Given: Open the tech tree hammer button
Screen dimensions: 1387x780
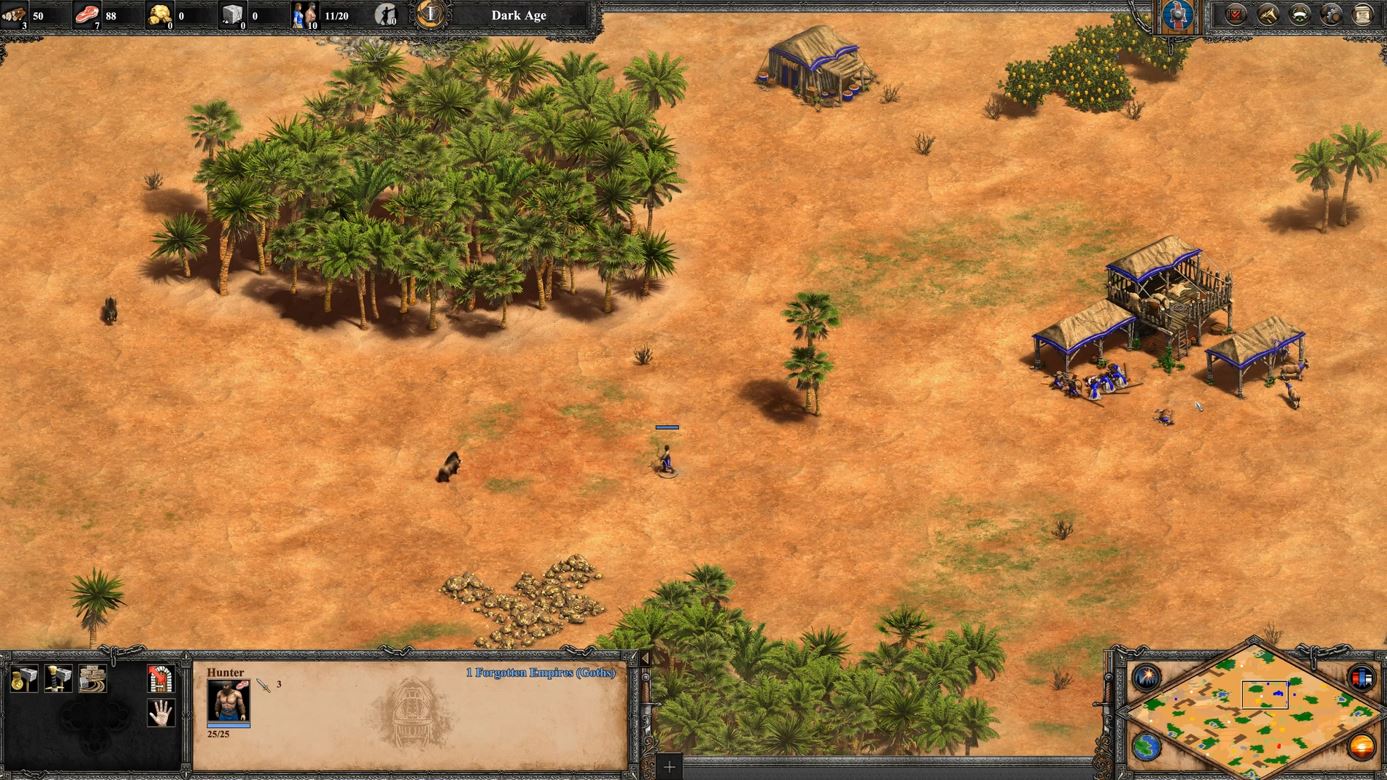Looking at the screenshot, I should point(1268,15).
